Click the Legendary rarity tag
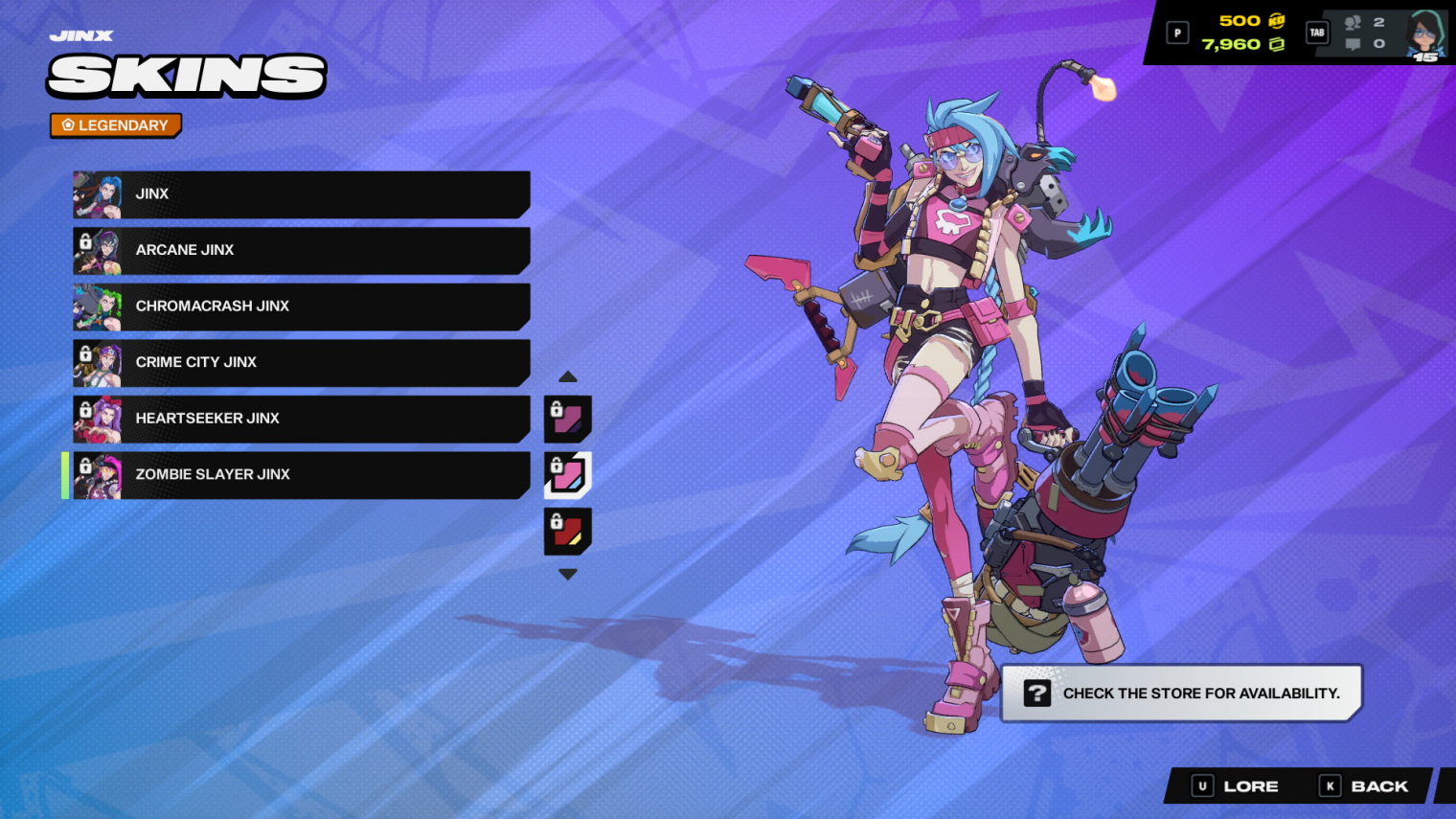 116,125
